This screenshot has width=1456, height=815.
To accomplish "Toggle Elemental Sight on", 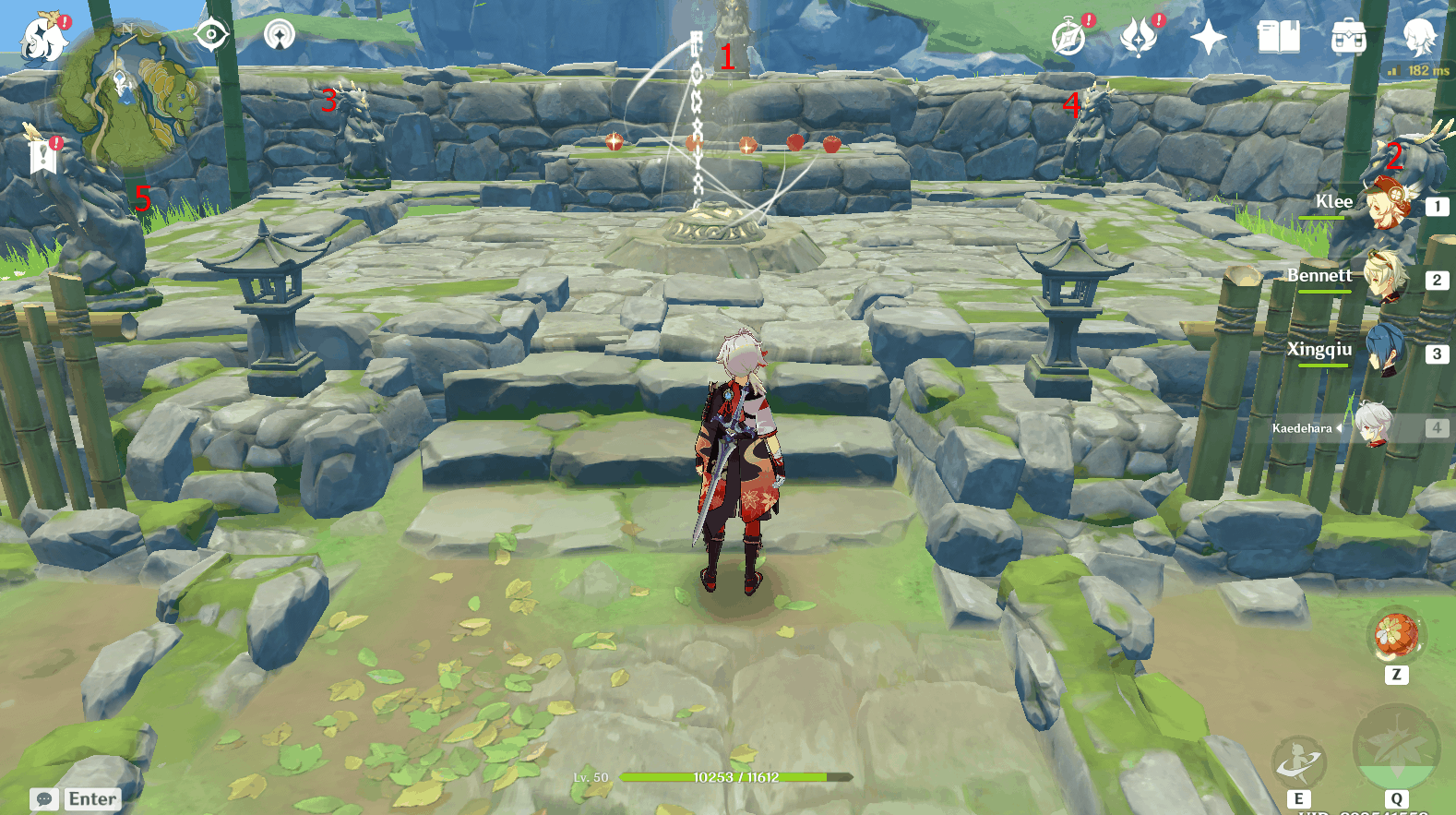I will tap(213, 34).
